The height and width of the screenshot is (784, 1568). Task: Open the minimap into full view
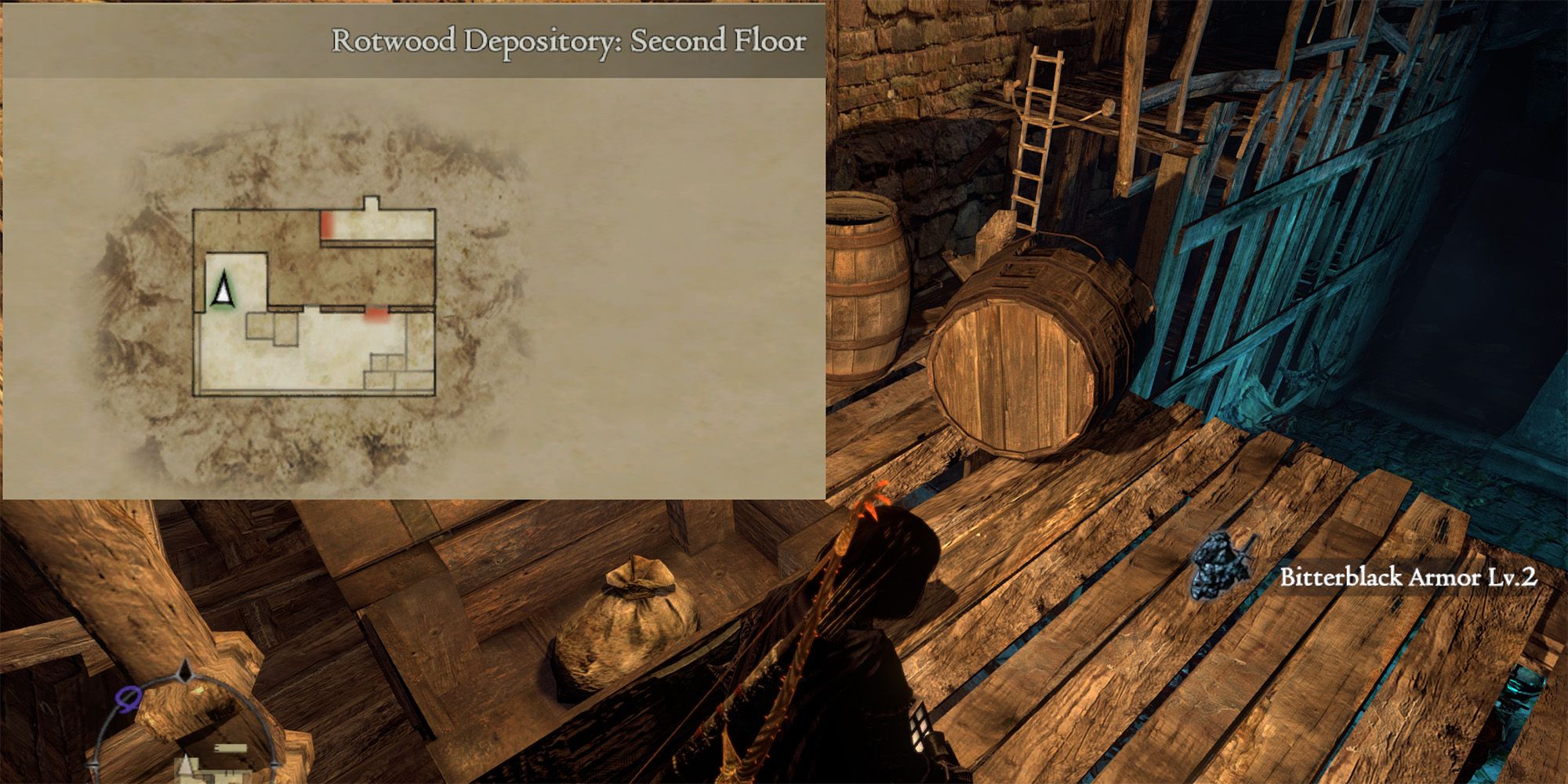pyautogui.click(x=185, y=737)
